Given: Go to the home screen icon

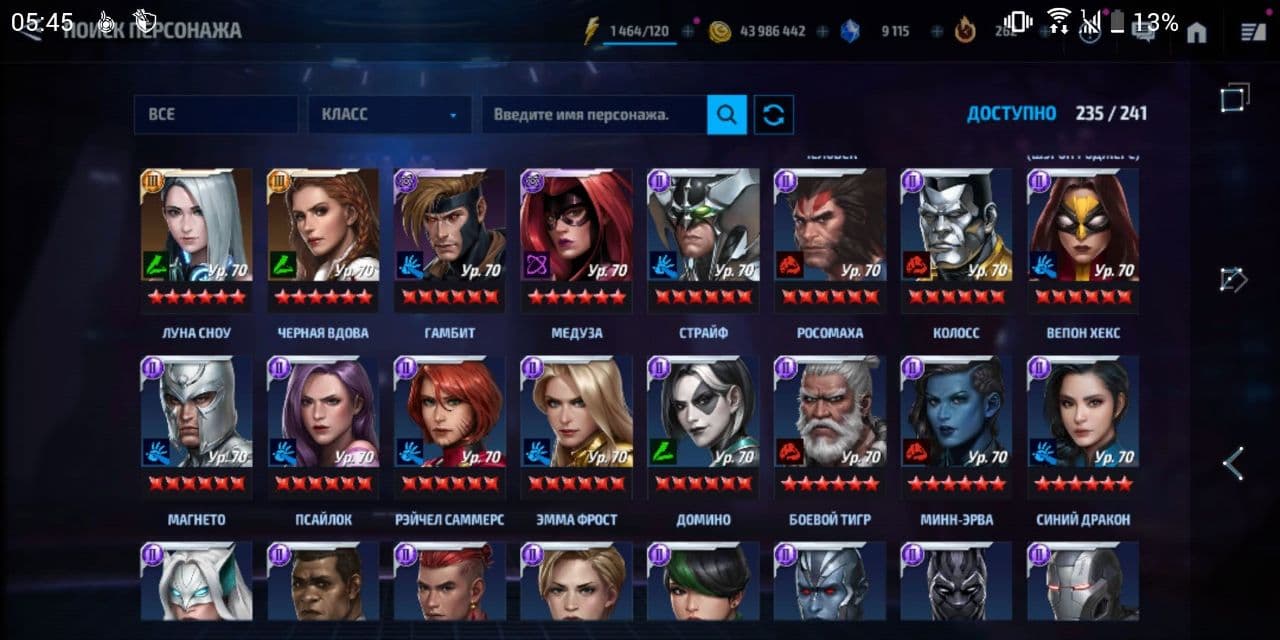Looking at the screenshot, I should (1196, 33).
